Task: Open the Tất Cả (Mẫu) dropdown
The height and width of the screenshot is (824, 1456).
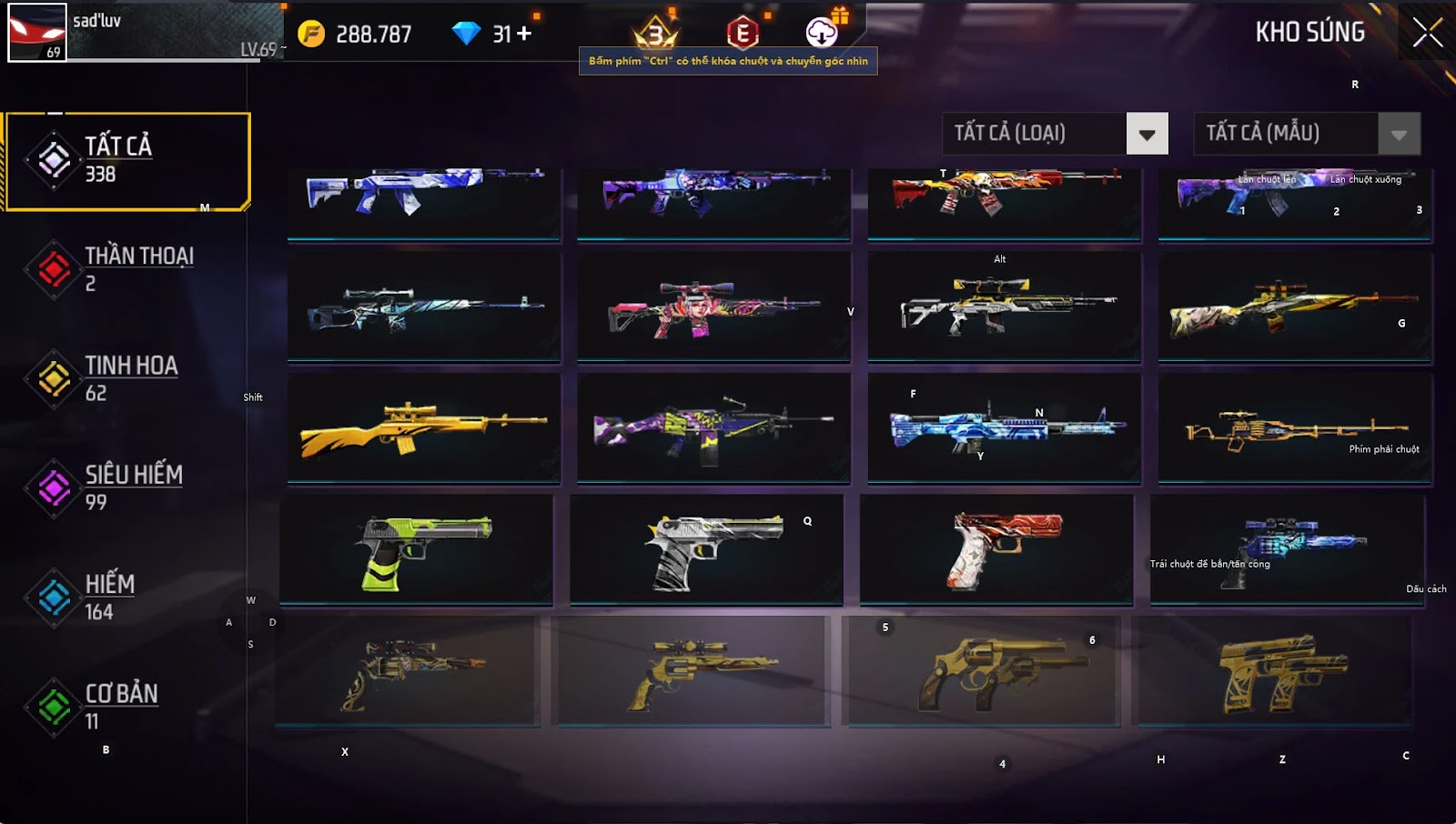Action: pyautogui.click(x=1399, y=135)
